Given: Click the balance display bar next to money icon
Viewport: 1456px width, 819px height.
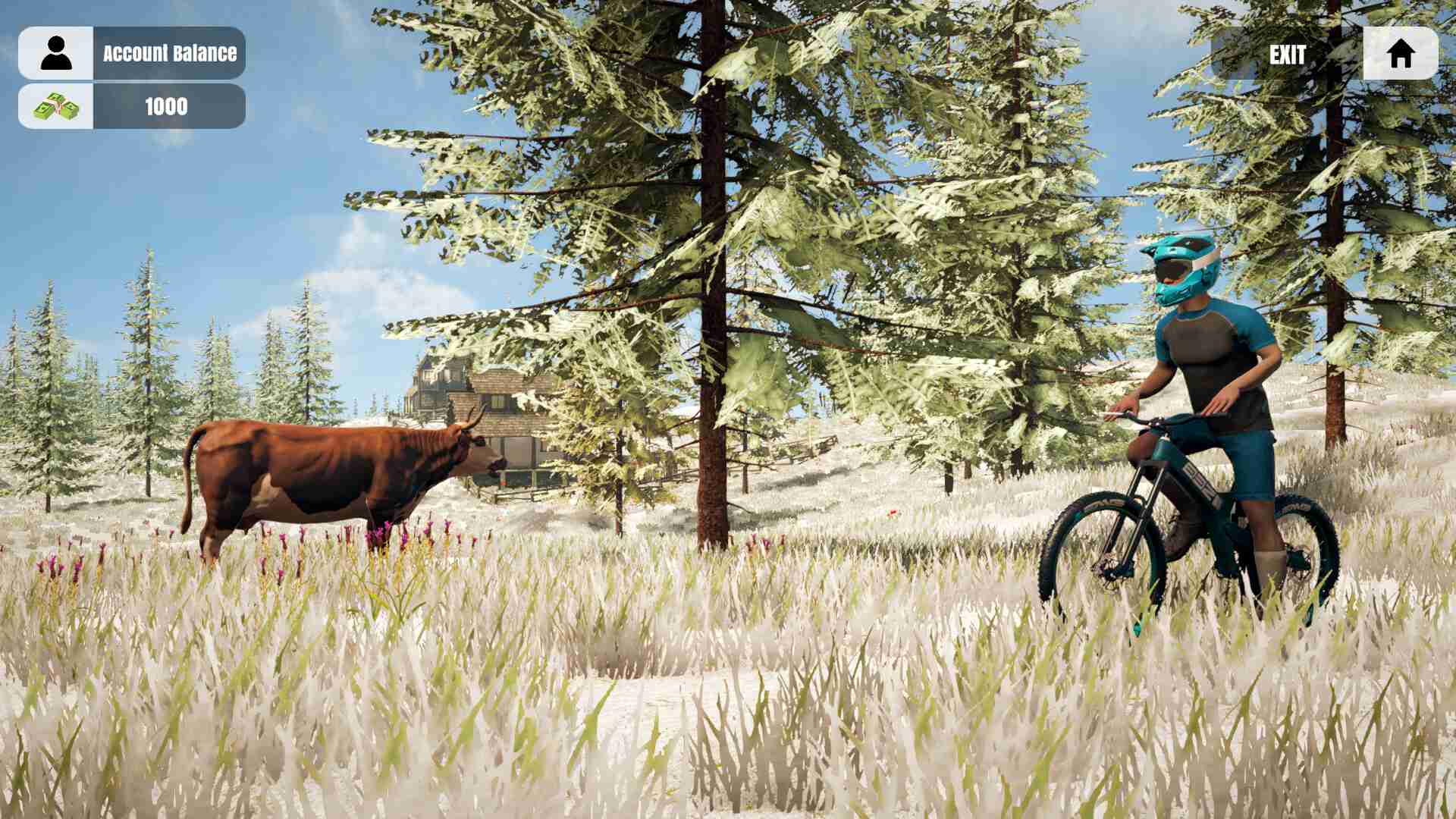Looking at the screenshot, I should pos(166,106).
